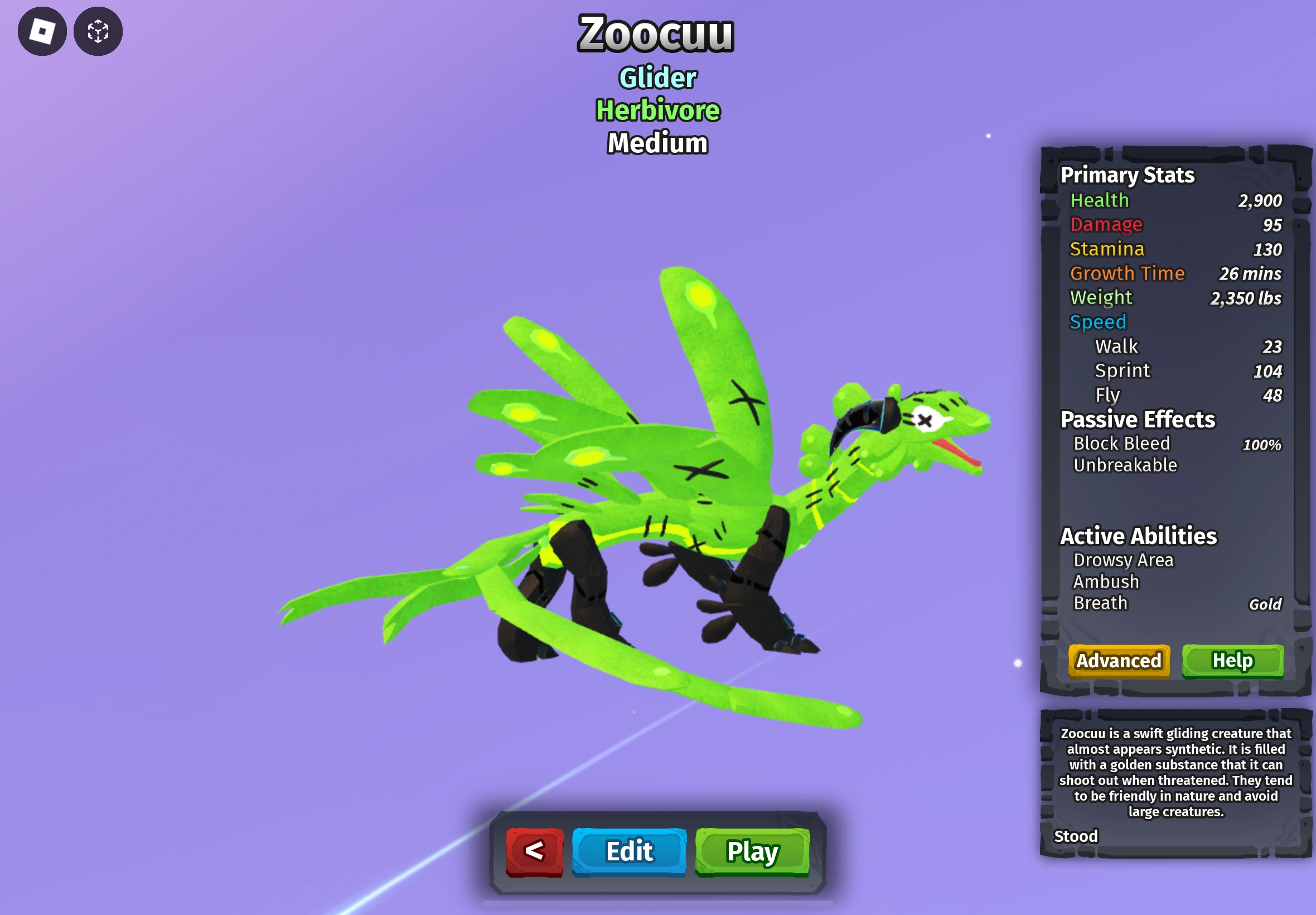Select the Health stat label
The image size is (1316, 915).
[x=1100, y=200]
